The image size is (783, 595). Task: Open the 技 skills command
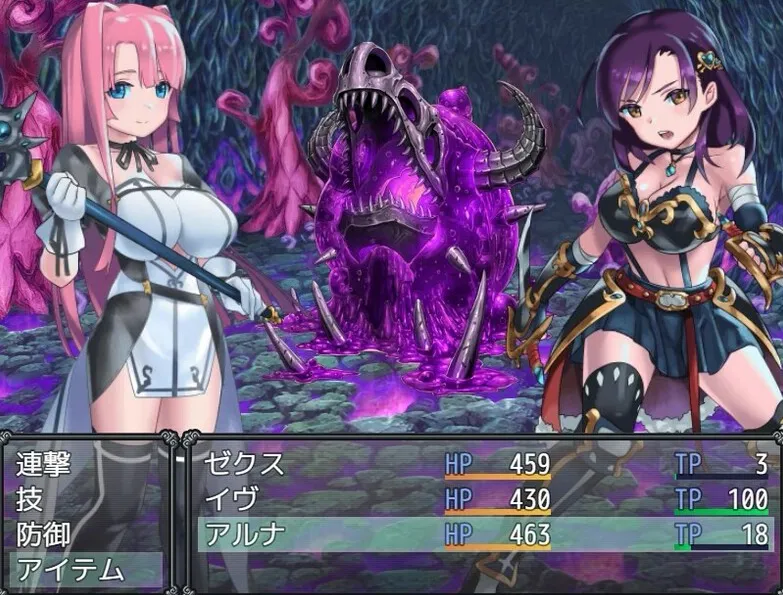[x=30, y=499]
